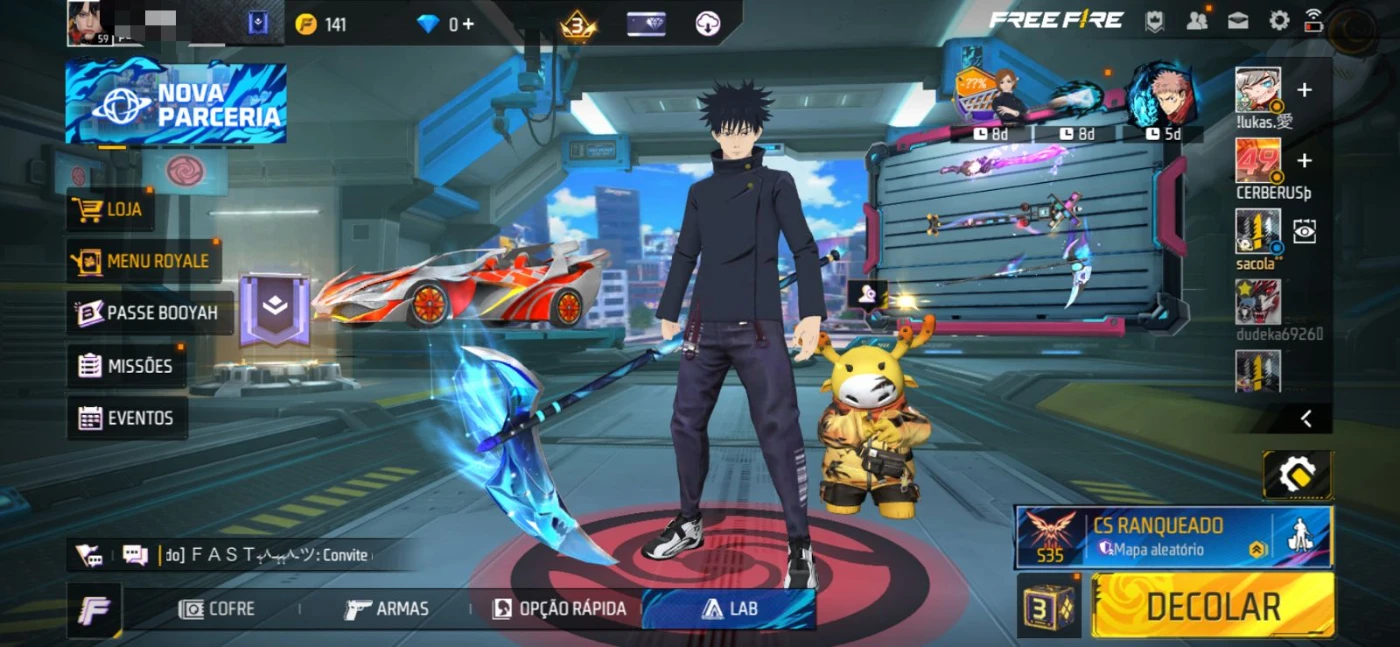
Task: Open MENU ROYALE
Action: click(143, 261)
